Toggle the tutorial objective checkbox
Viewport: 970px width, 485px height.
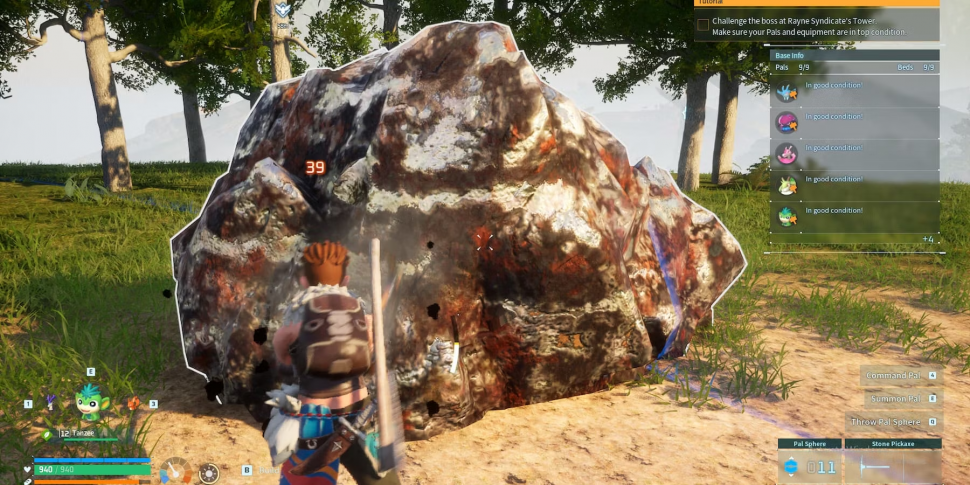703,24
